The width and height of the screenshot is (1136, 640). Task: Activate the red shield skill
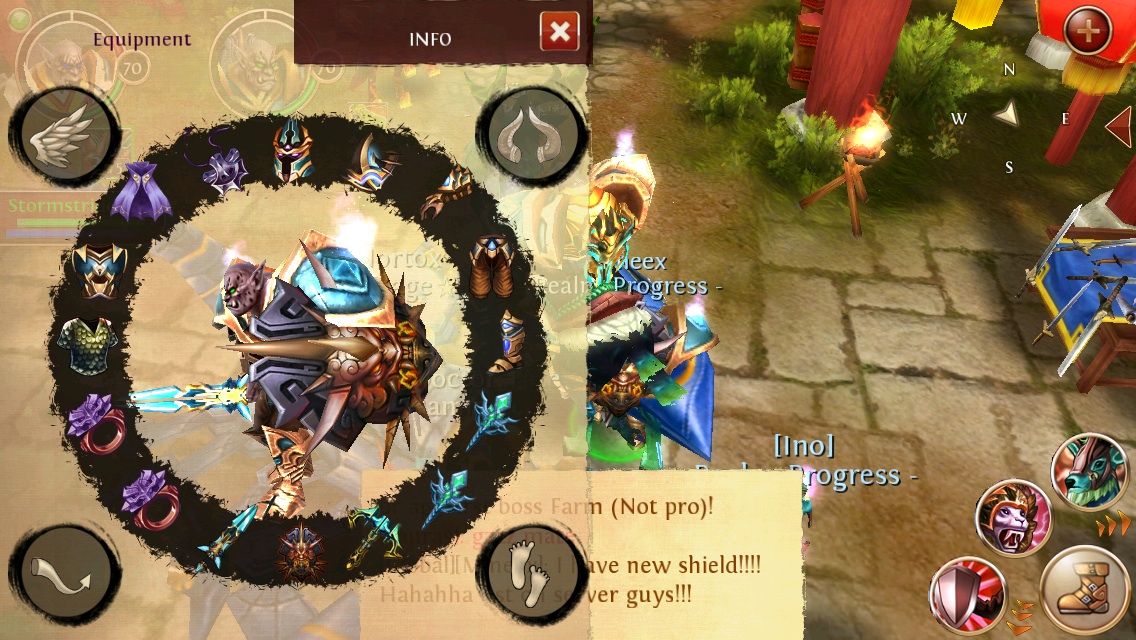[x=965, y=595]
